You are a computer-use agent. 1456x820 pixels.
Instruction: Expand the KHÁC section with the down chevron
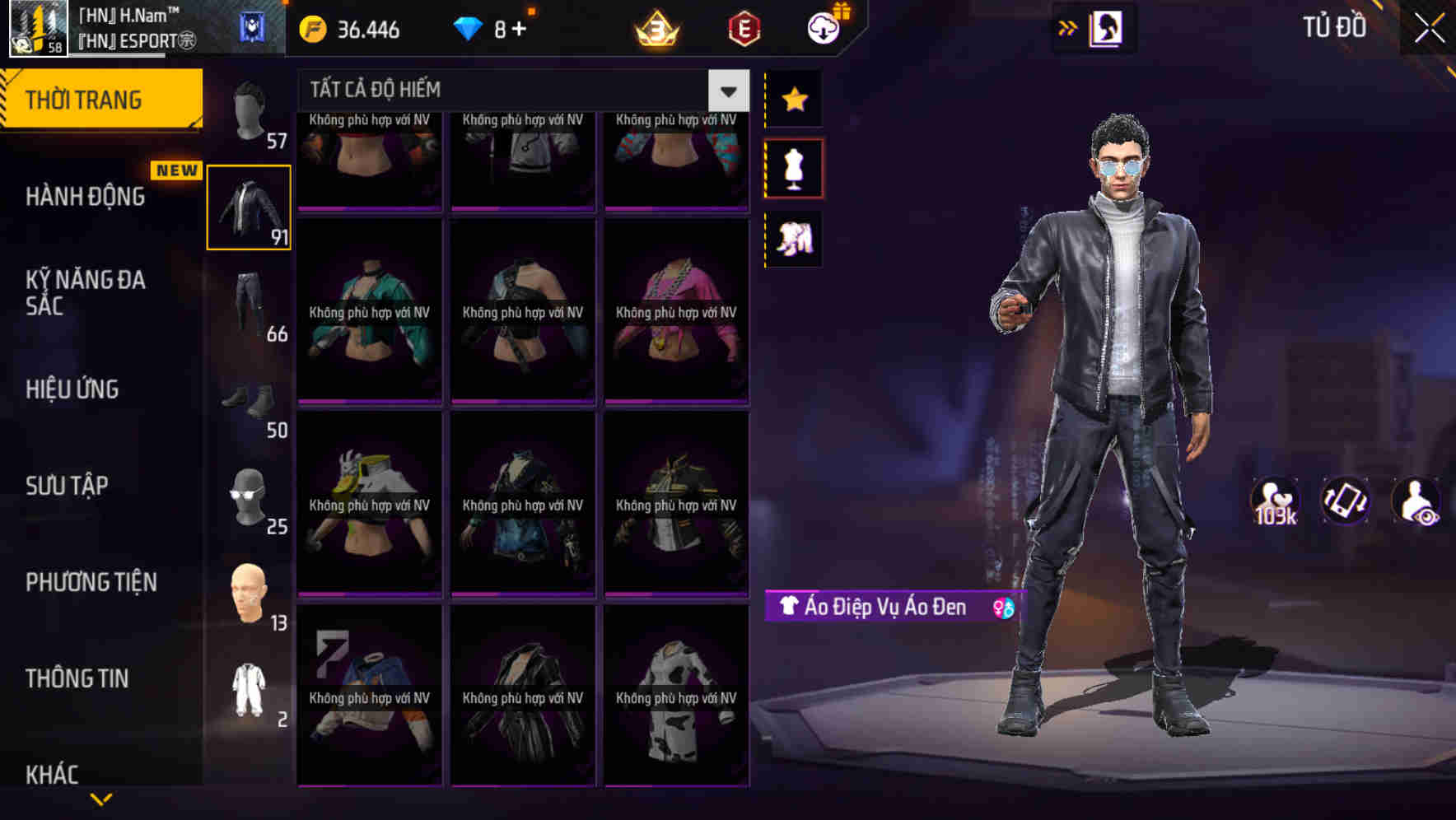coord(101,797)
